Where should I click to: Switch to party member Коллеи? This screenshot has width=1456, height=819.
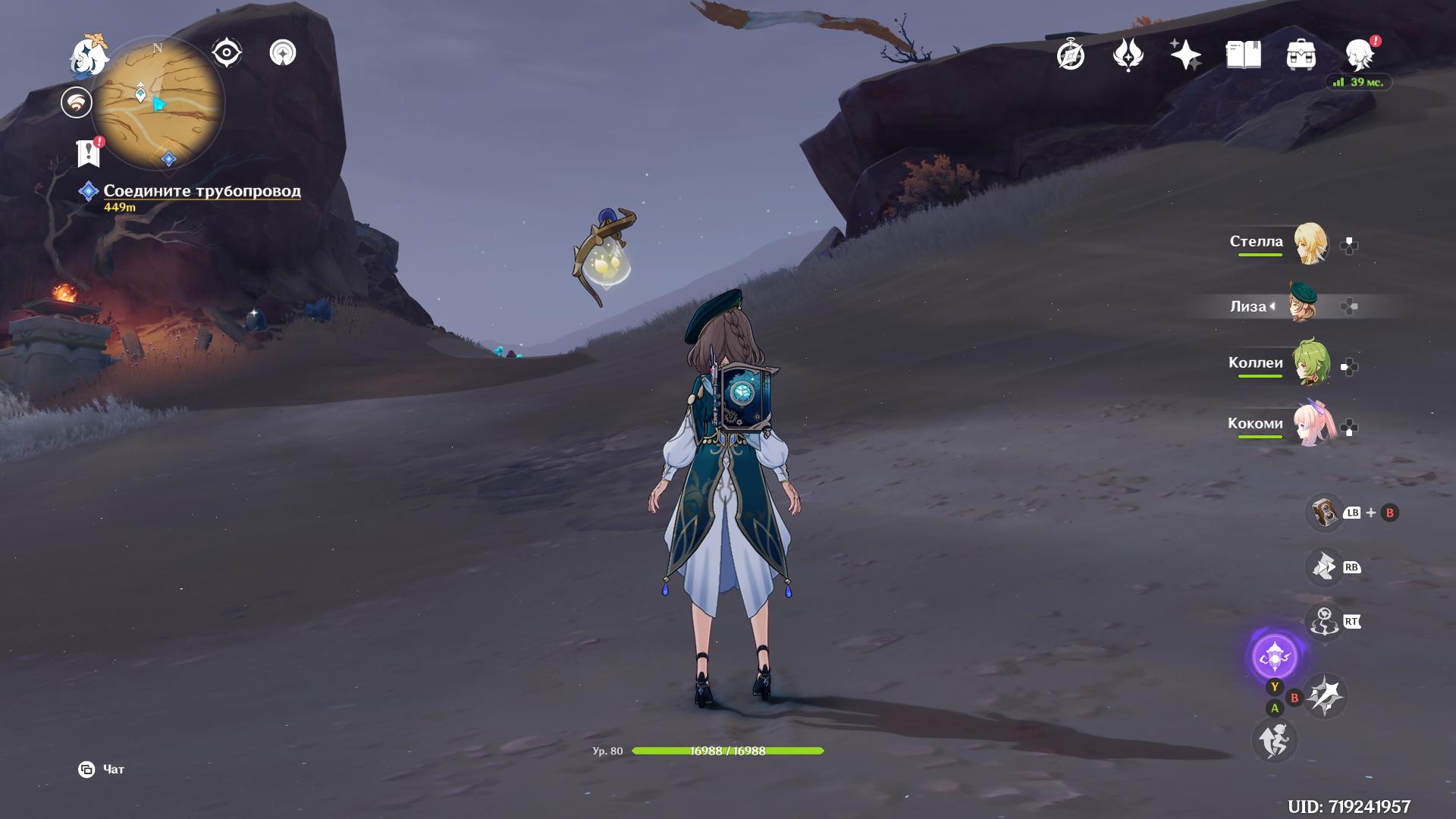click(x=1310, y=365)
